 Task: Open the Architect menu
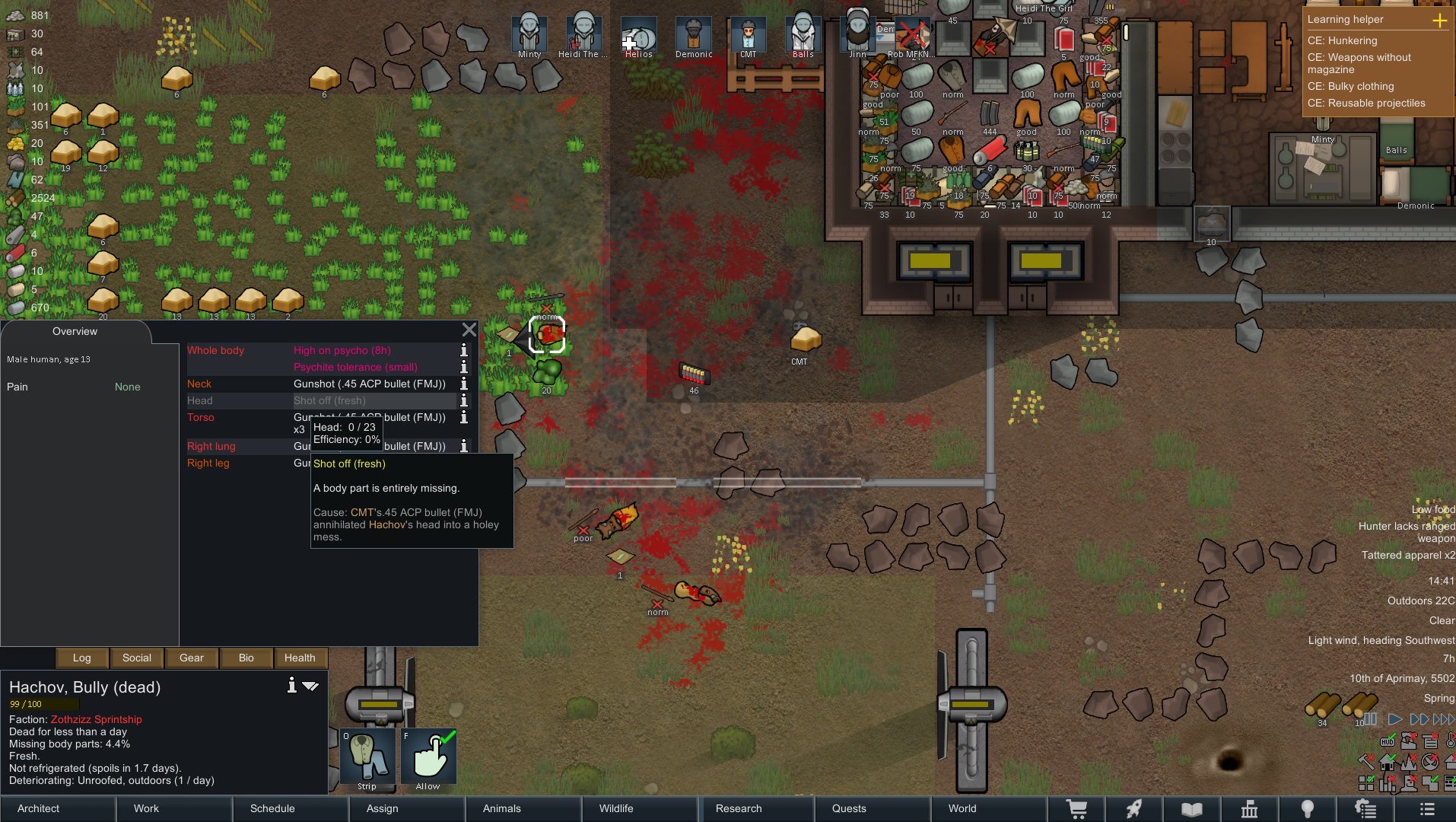click(37, 809)
